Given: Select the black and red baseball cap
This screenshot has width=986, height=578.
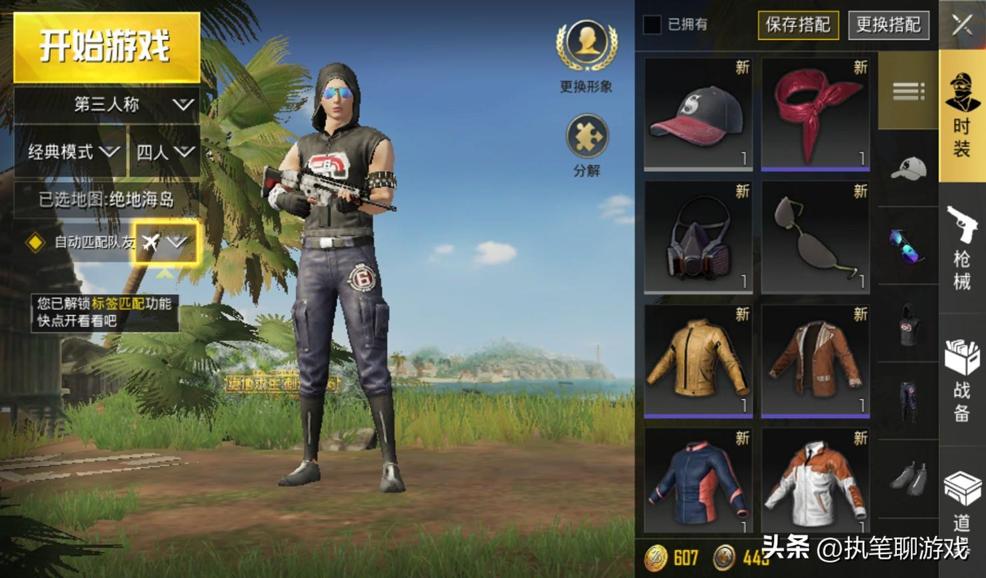Looking at the screenshot, I should tap(698, 114).
